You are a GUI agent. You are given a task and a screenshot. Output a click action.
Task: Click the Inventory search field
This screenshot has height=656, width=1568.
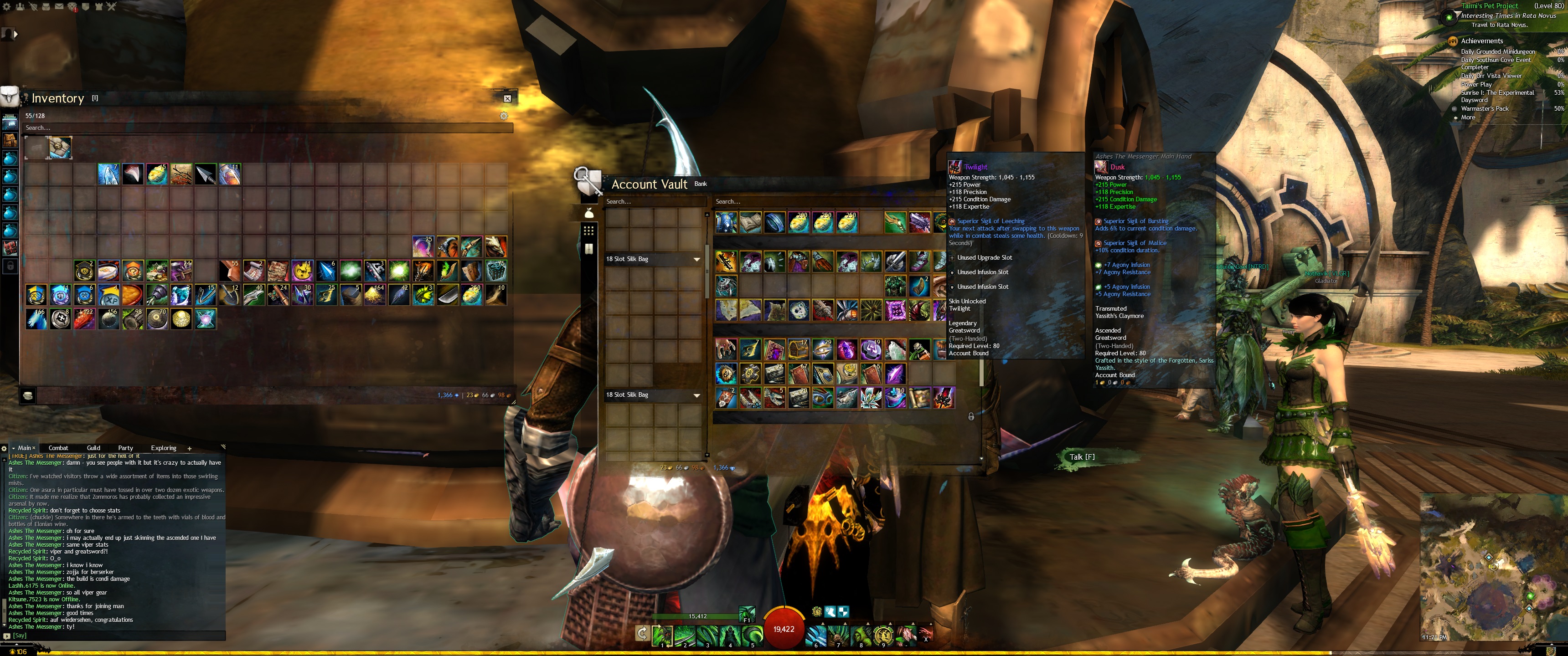coord(268,128)
